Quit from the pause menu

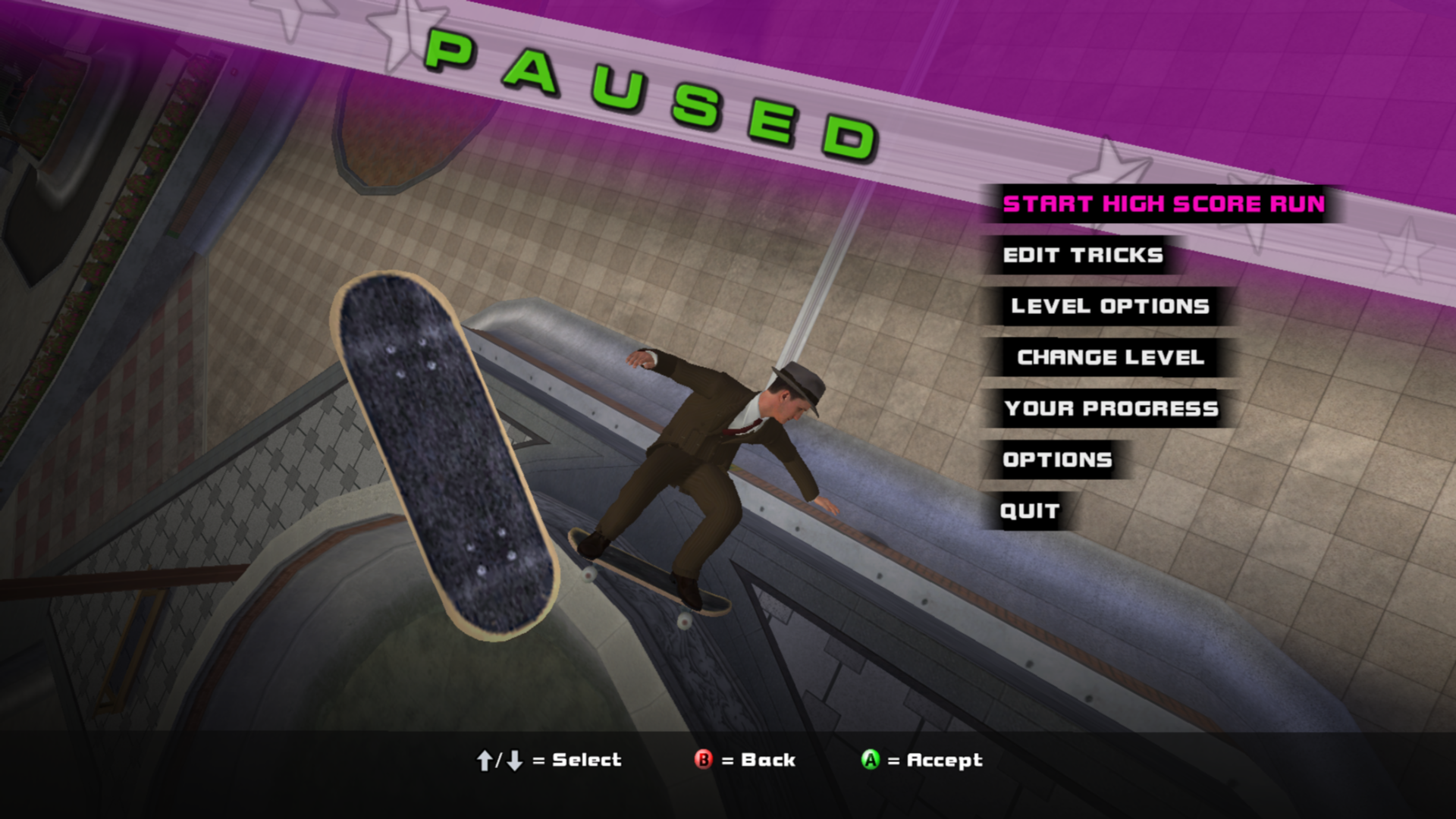[x=1029, y=511]
